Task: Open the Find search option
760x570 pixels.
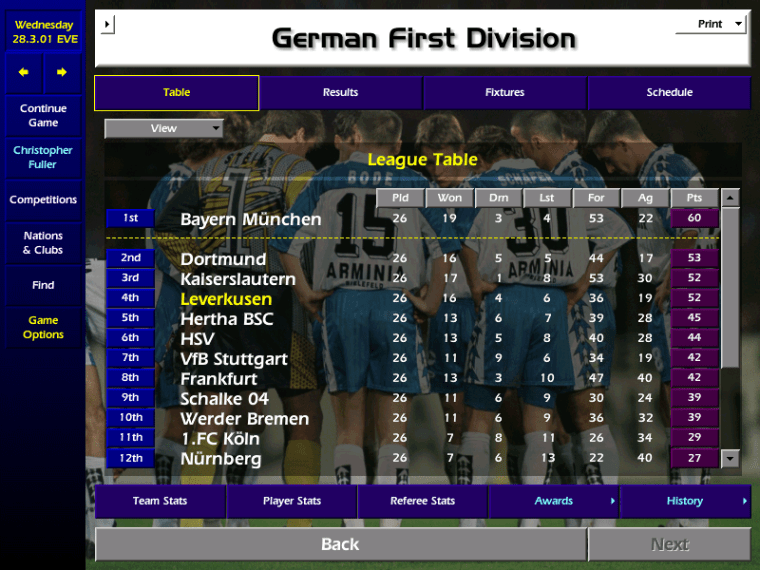Action: 43,285
